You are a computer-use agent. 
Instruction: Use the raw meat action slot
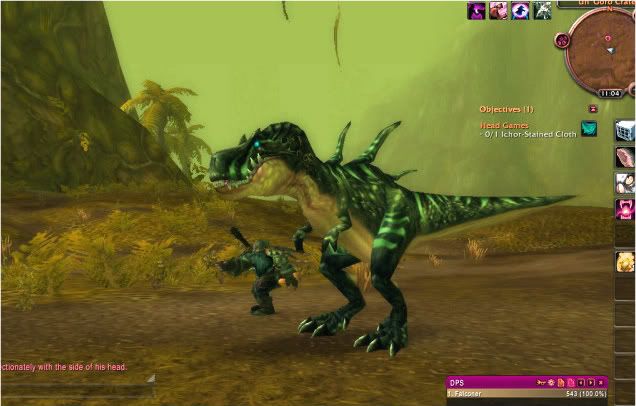[x=625, y=157]
